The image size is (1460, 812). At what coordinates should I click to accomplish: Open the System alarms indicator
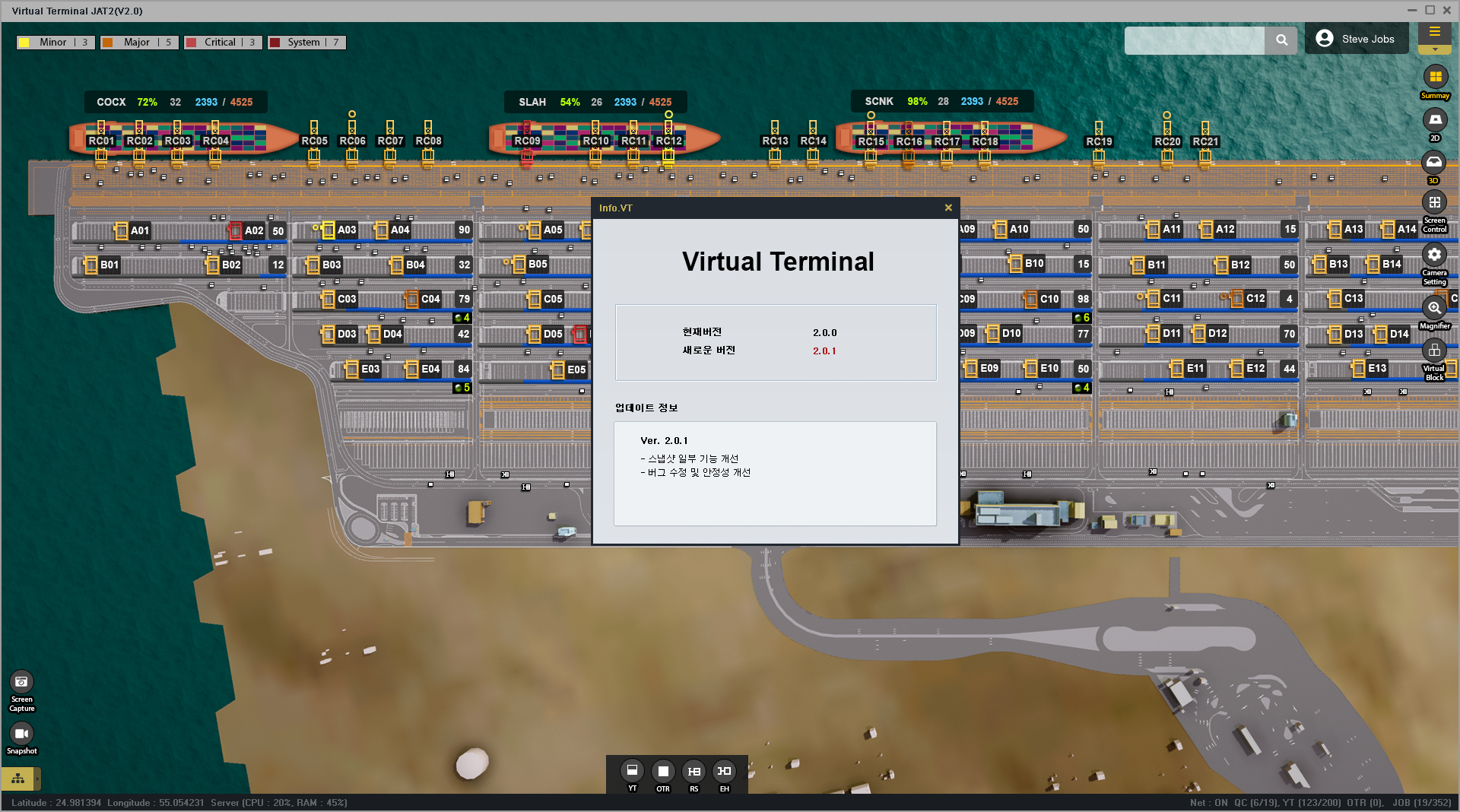[306, 43]
